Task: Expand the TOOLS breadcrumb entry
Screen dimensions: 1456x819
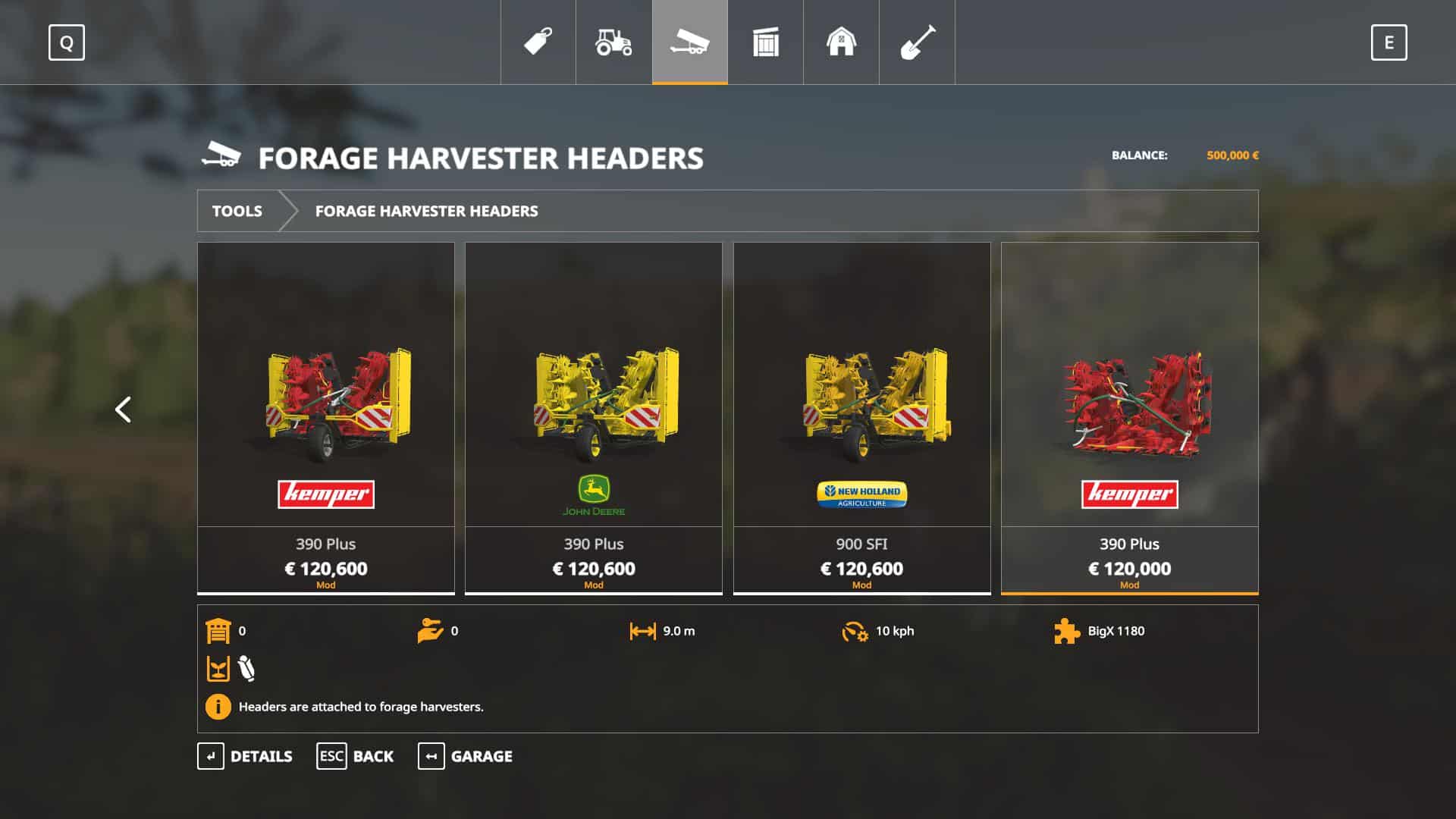Action: click(x=237, y=211)
